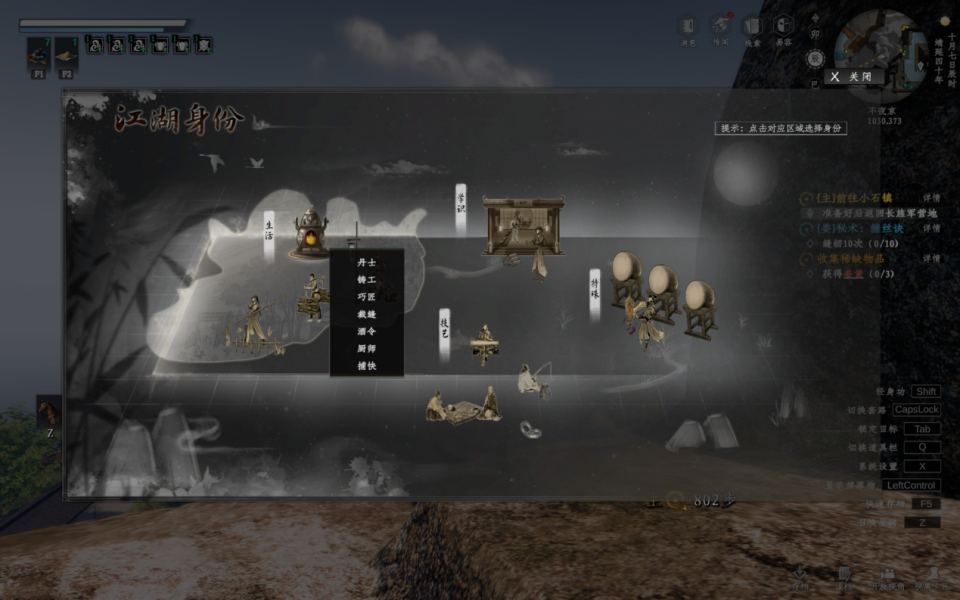Show 详情 for the 前往小石镇 quest

pyautogui.click(x=930, y=200)
